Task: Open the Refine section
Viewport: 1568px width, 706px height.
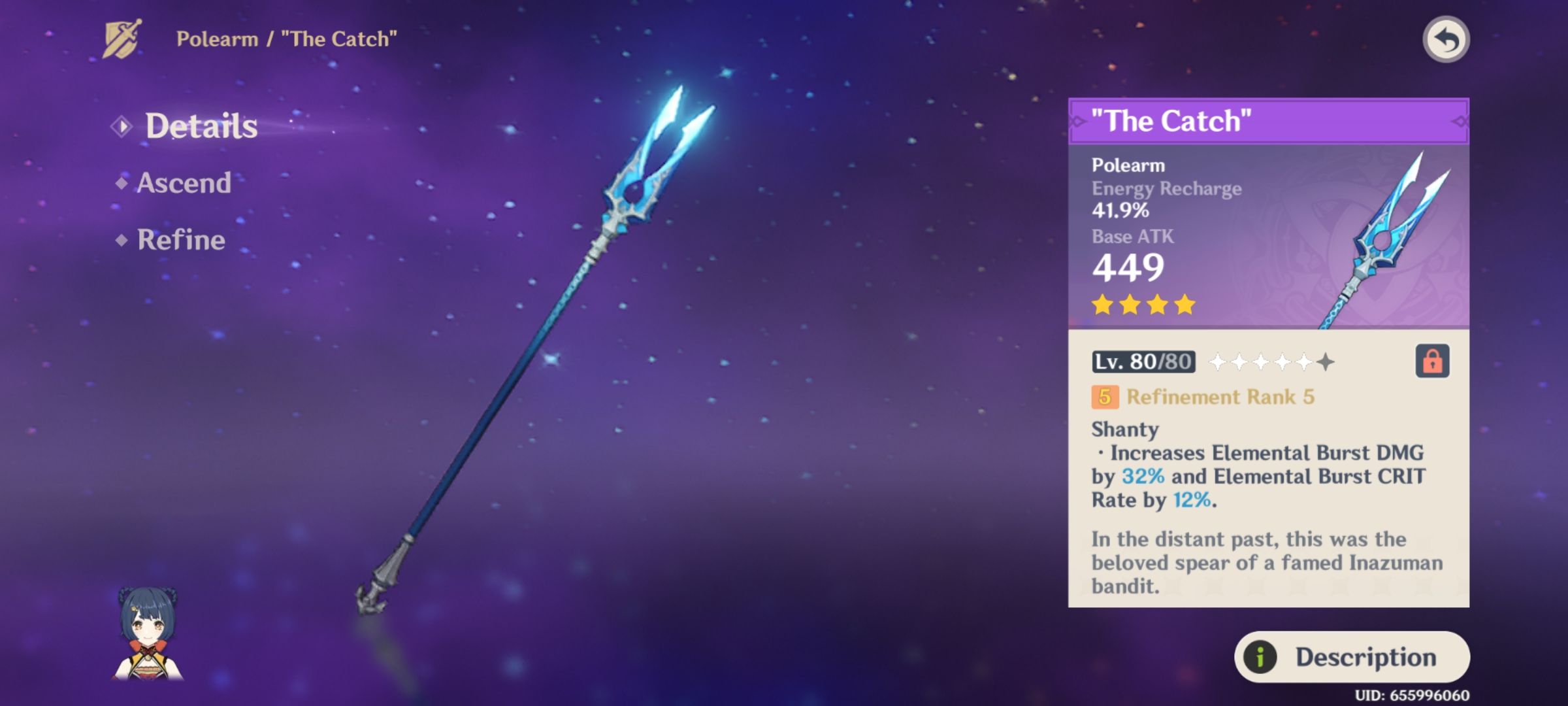Action: click(x=181, y=241)
